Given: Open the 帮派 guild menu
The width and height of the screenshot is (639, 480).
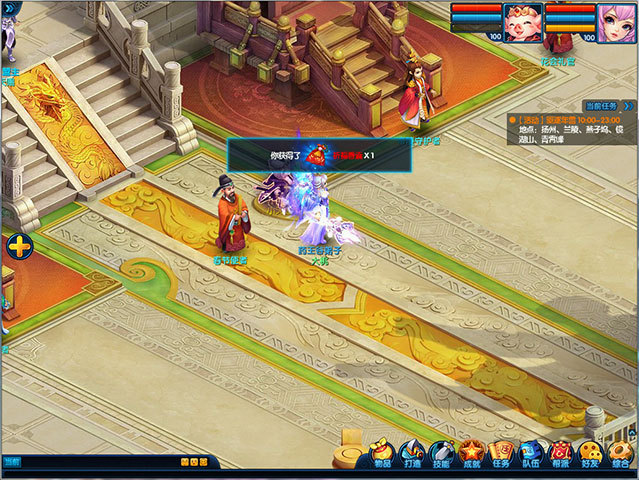Looking at the screenshot, I should coord(562,453).
